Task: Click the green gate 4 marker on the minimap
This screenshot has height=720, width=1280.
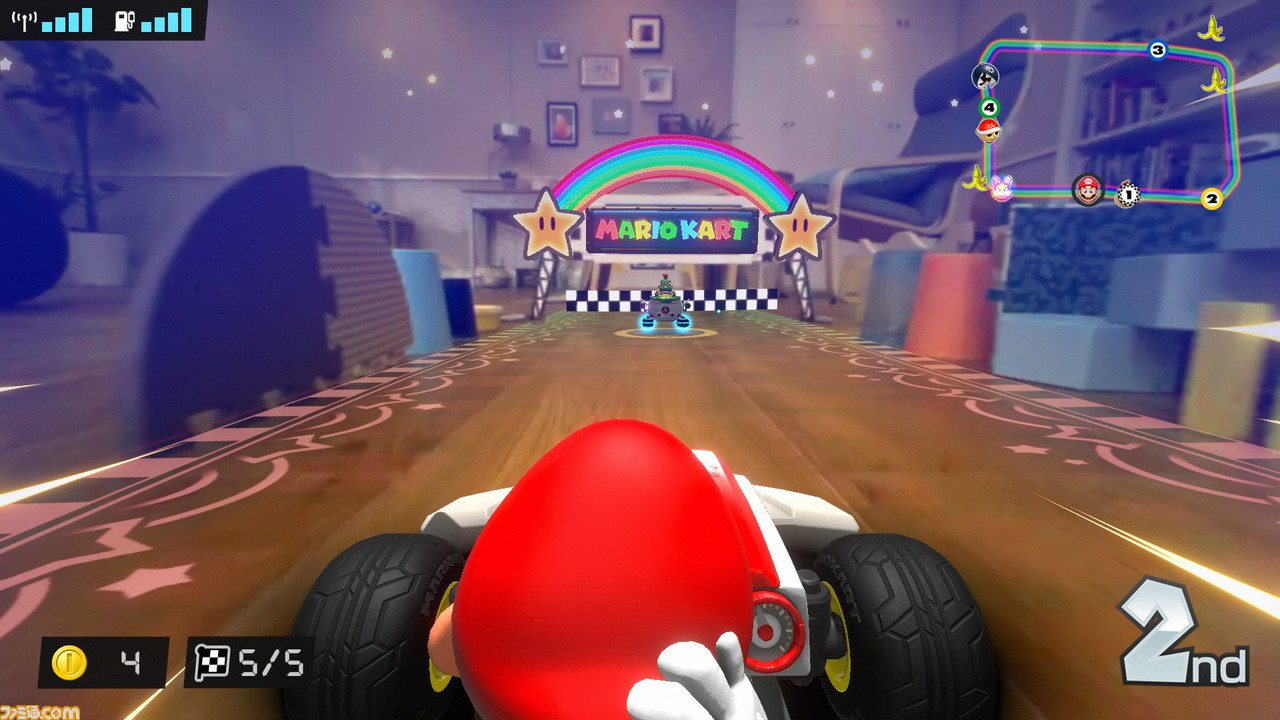Action: (x=988, y=107)
